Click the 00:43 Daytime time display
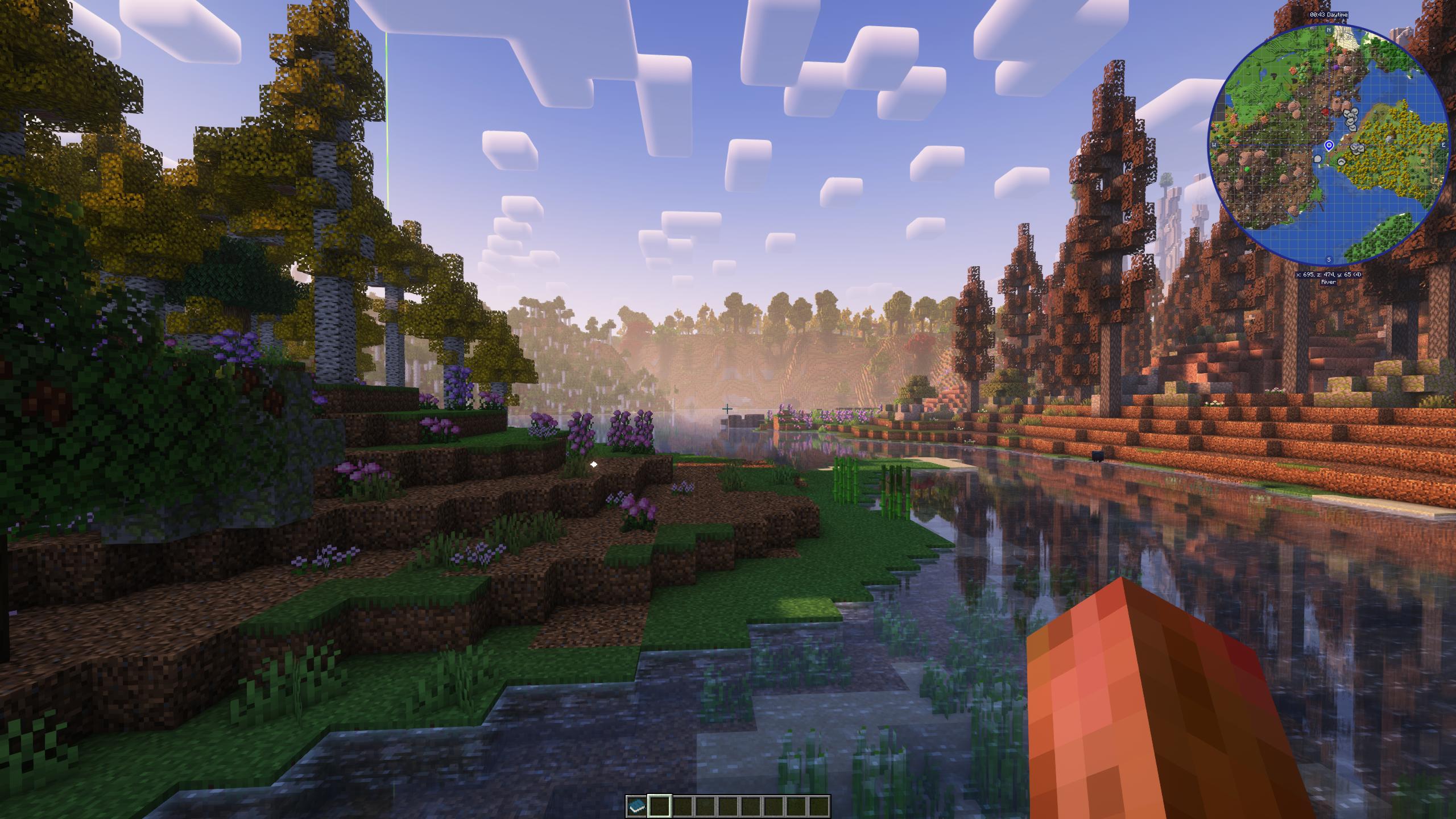 click(1328, 15)
